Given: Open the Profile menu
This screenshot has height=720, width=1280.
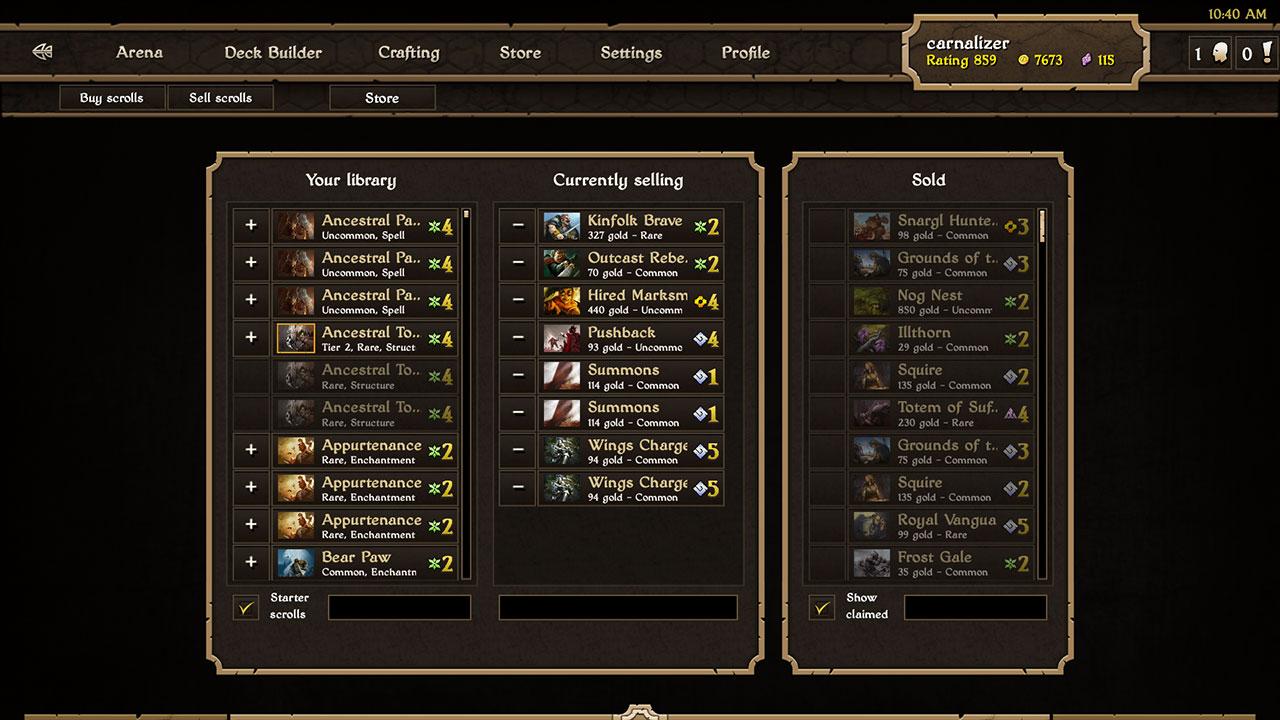Looking at the screenshot, I should coord(743,52).
